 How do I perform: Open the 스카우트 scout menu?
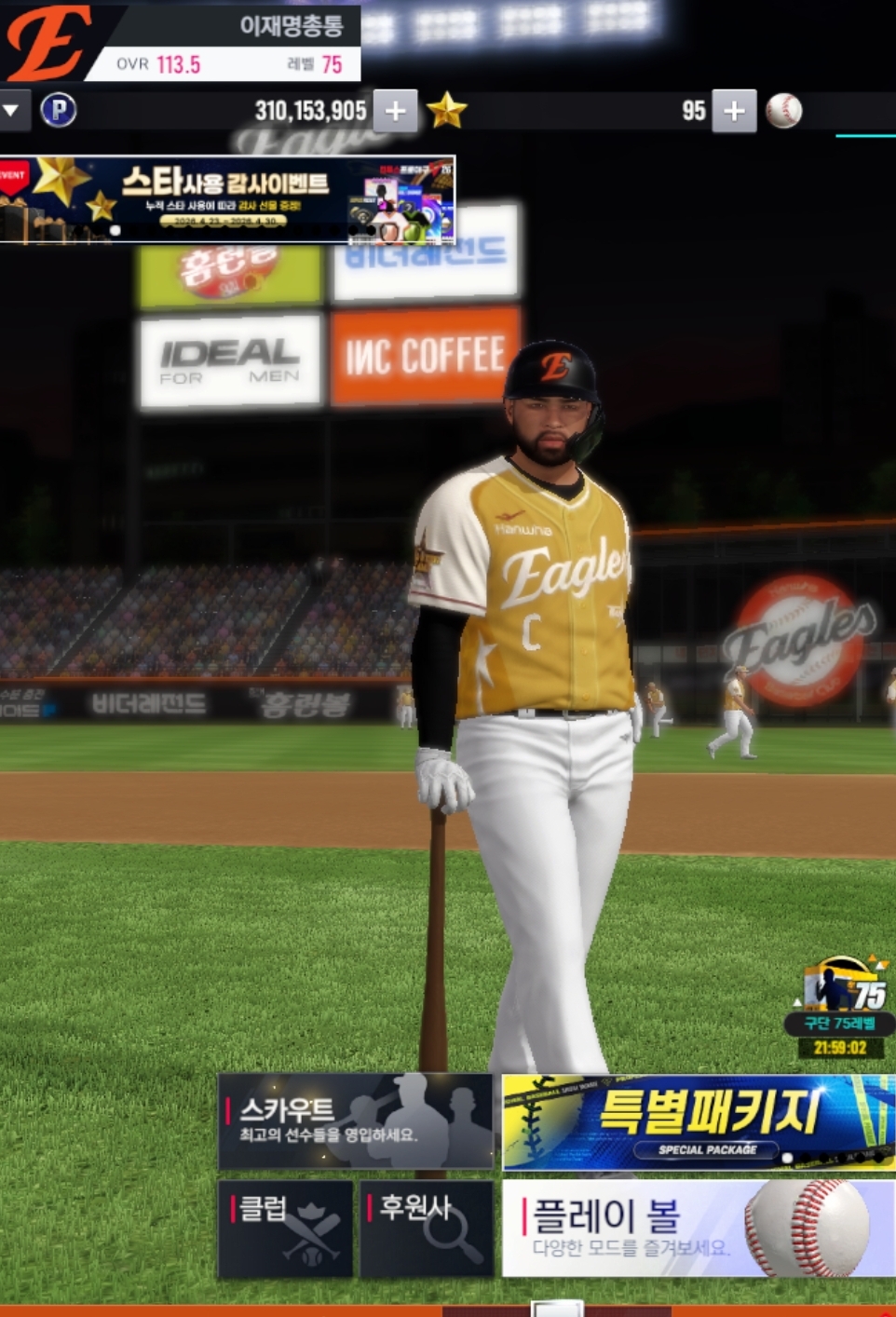click(355, 1120)
